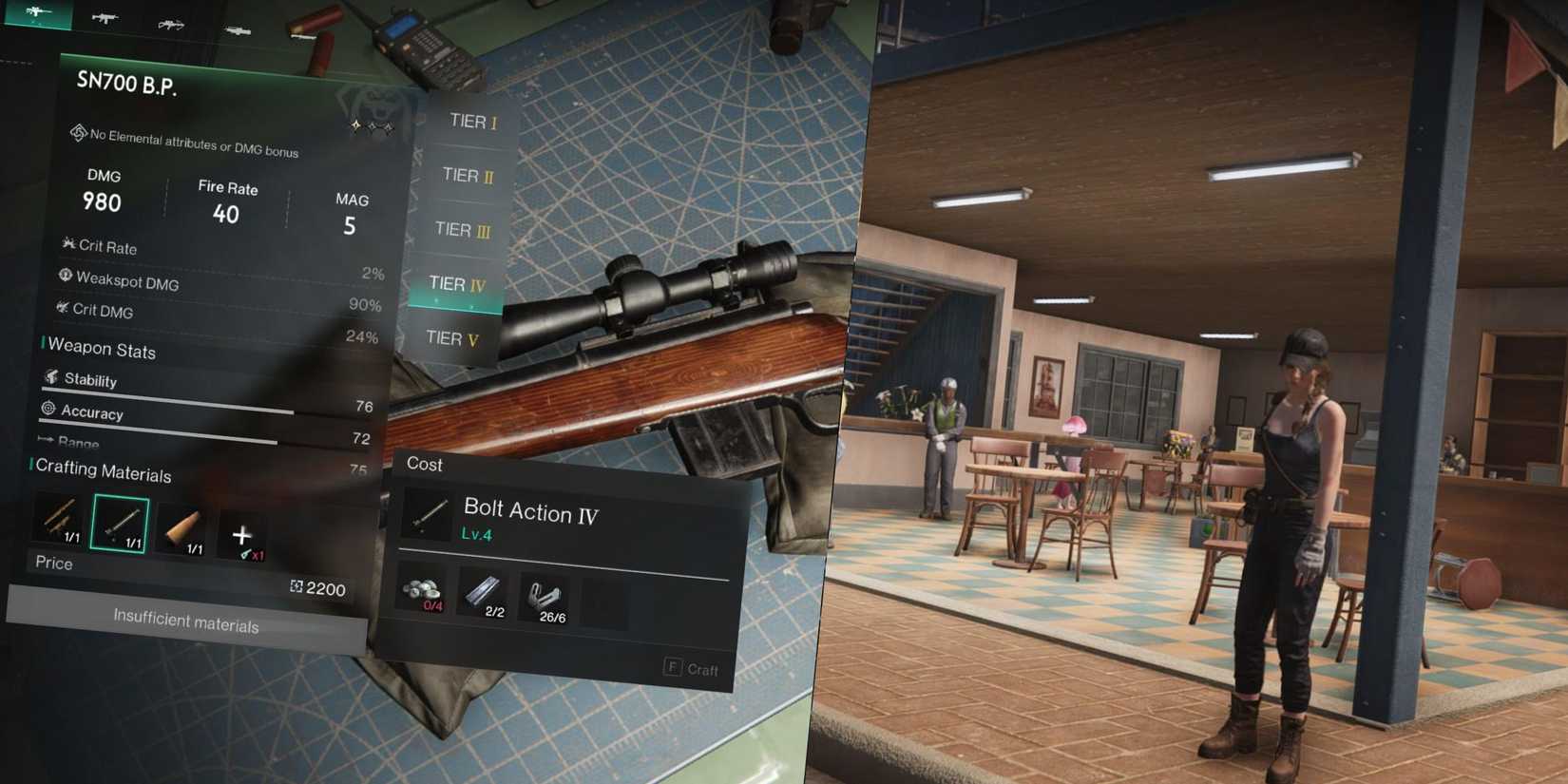Image resolution: width=1568 pixels, height=784 pixels.
Task: Open TIER III
Action: (x=461, y=230)
